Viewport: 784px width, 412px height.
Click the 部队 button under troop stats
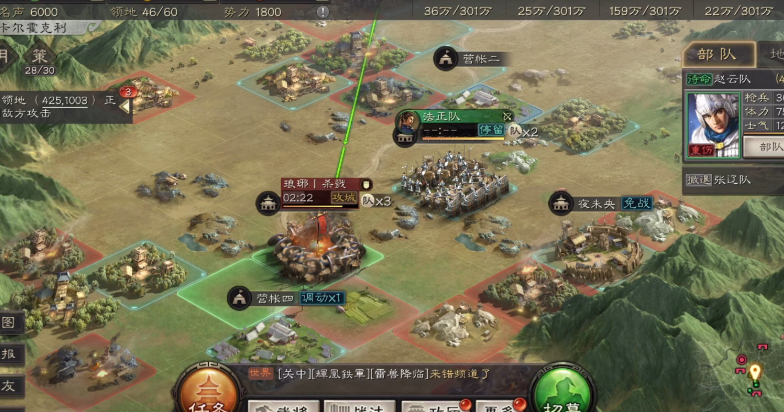769,147
